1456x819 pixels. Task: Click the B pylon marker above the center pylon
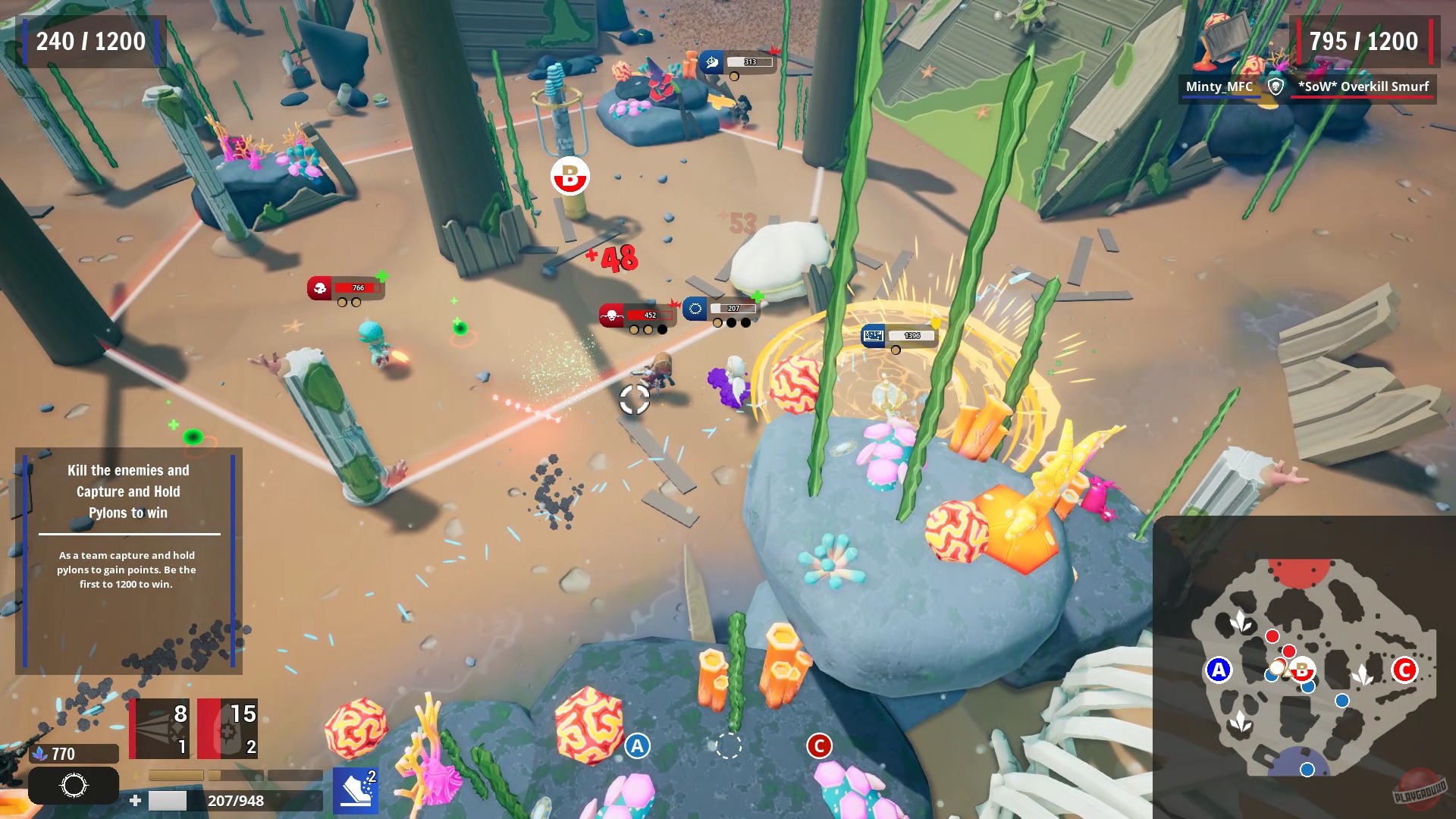[569, 176]
